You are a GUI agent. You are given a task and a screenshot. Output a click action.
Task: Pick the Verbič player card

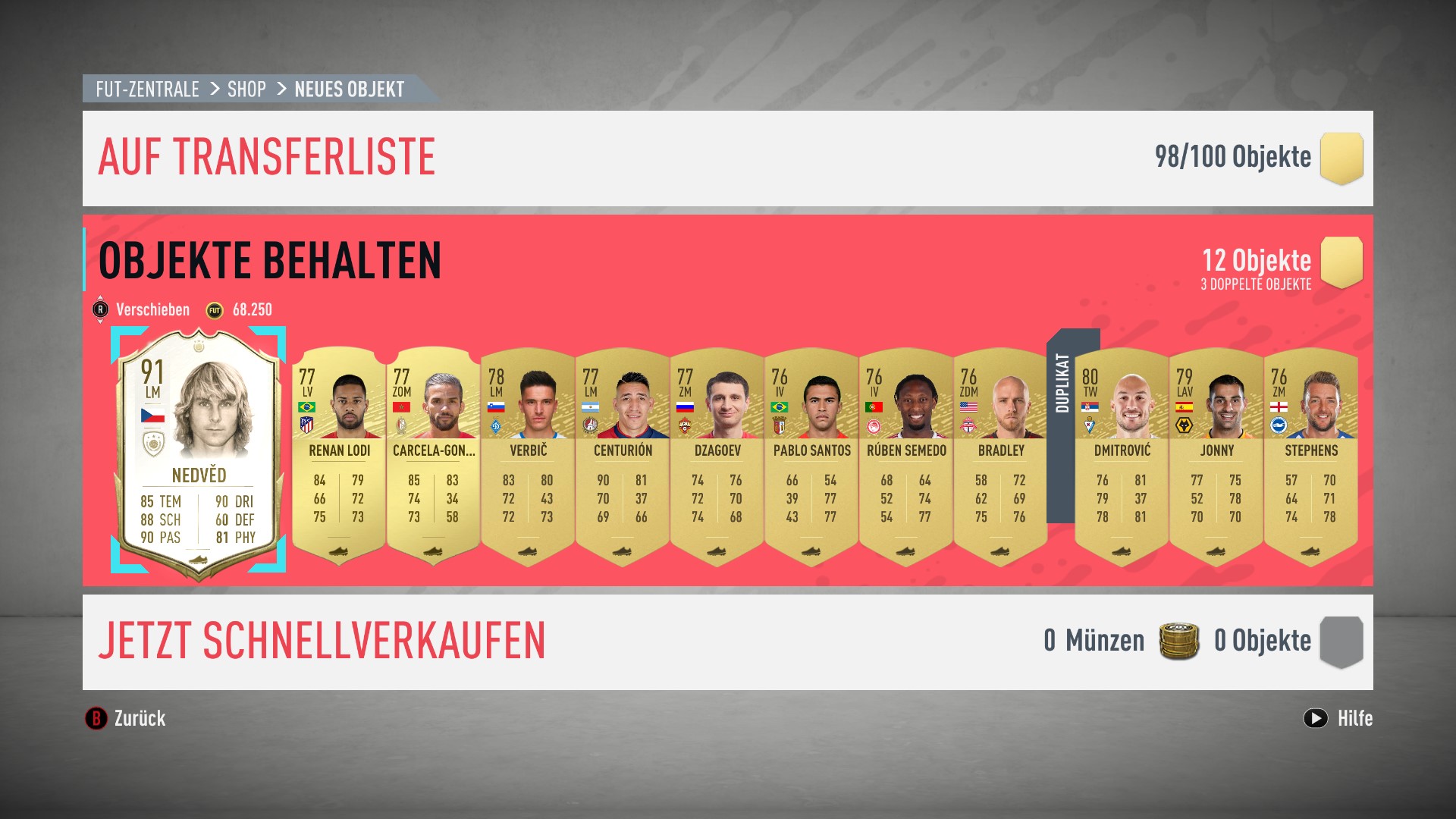pyautogui.click(x=528, y=455)
